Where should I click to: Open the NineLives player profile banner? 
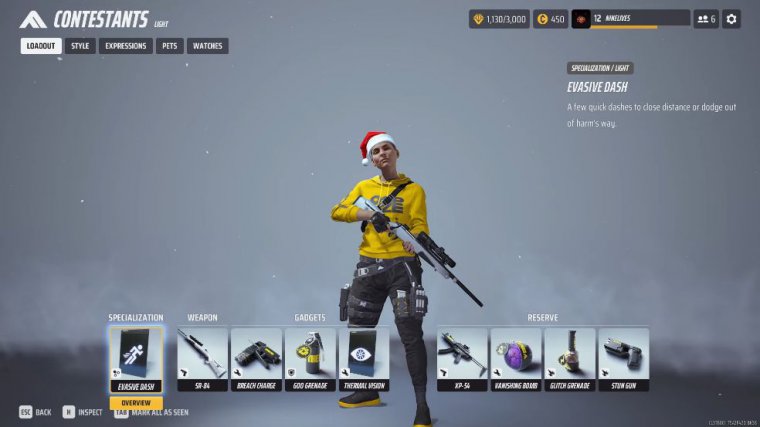click(630, 19)
